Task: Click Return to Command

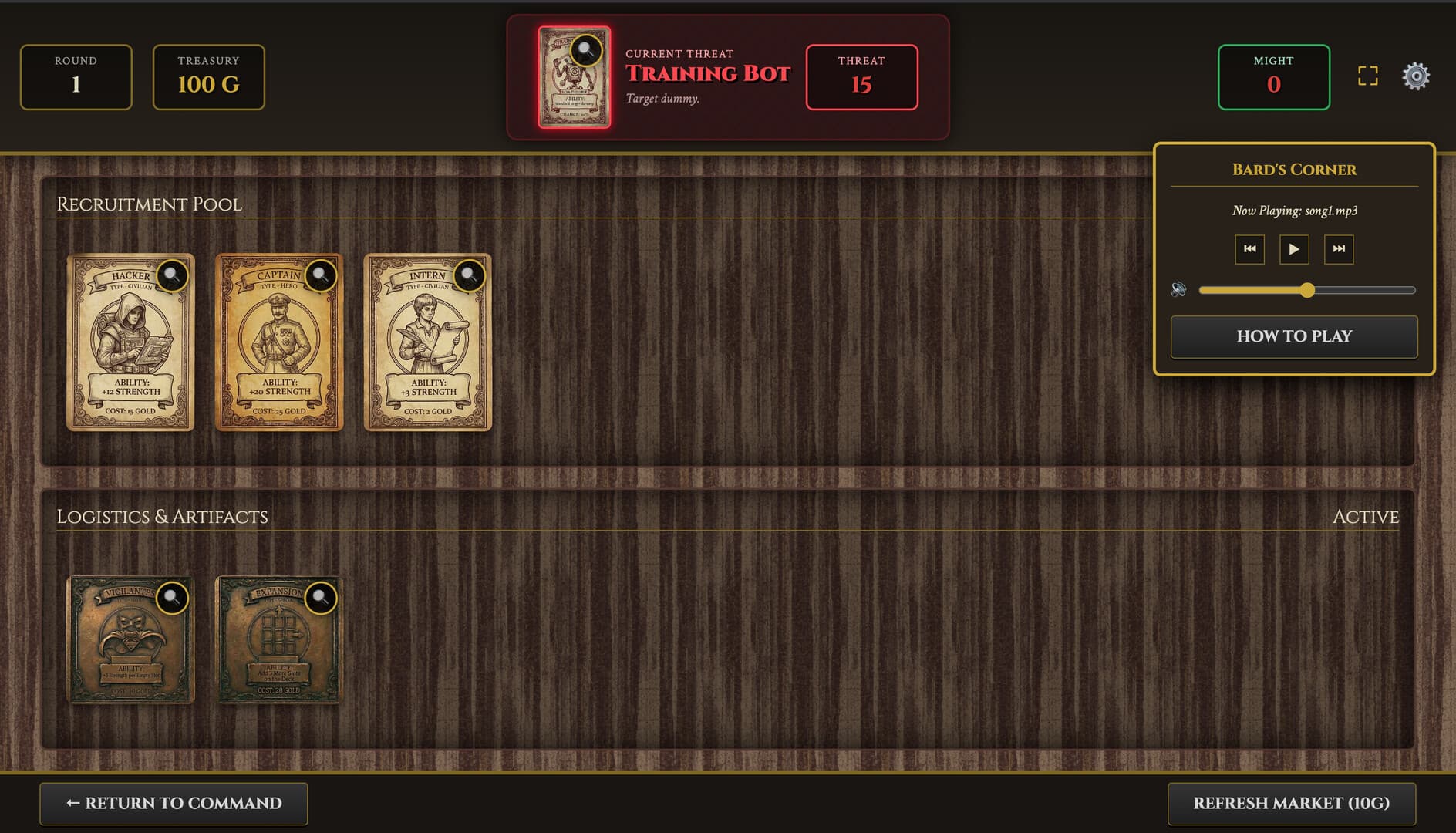Action: click(174, 803)
